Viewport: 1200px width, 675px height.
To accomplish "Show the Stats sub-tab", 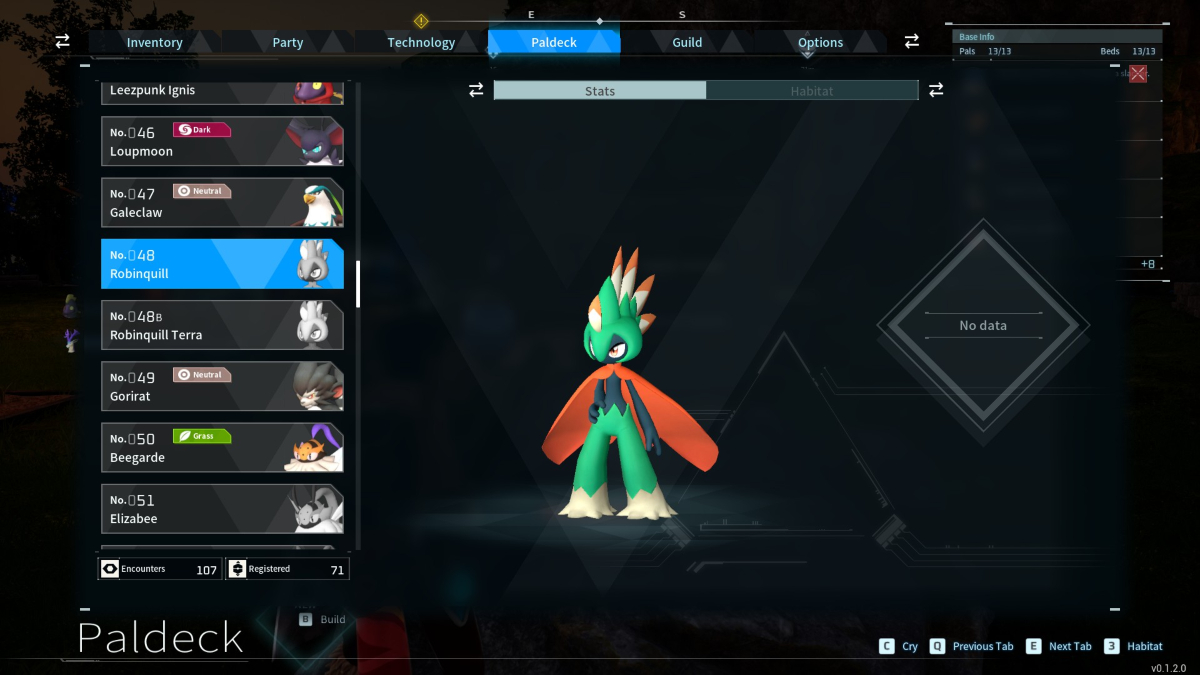I will (600, 91).
